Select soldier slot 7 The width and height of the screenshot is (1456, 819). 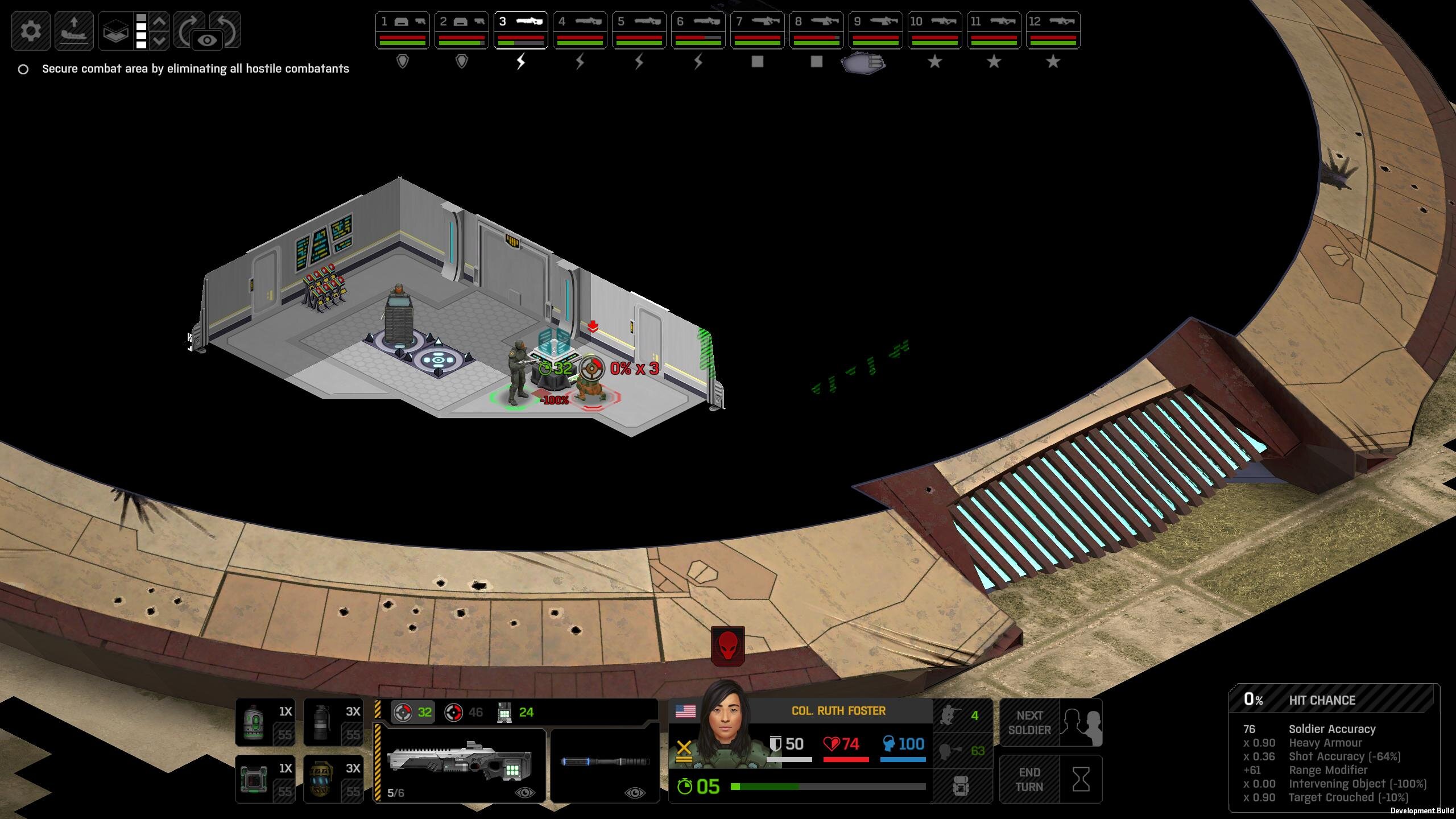tap(757, 30)
